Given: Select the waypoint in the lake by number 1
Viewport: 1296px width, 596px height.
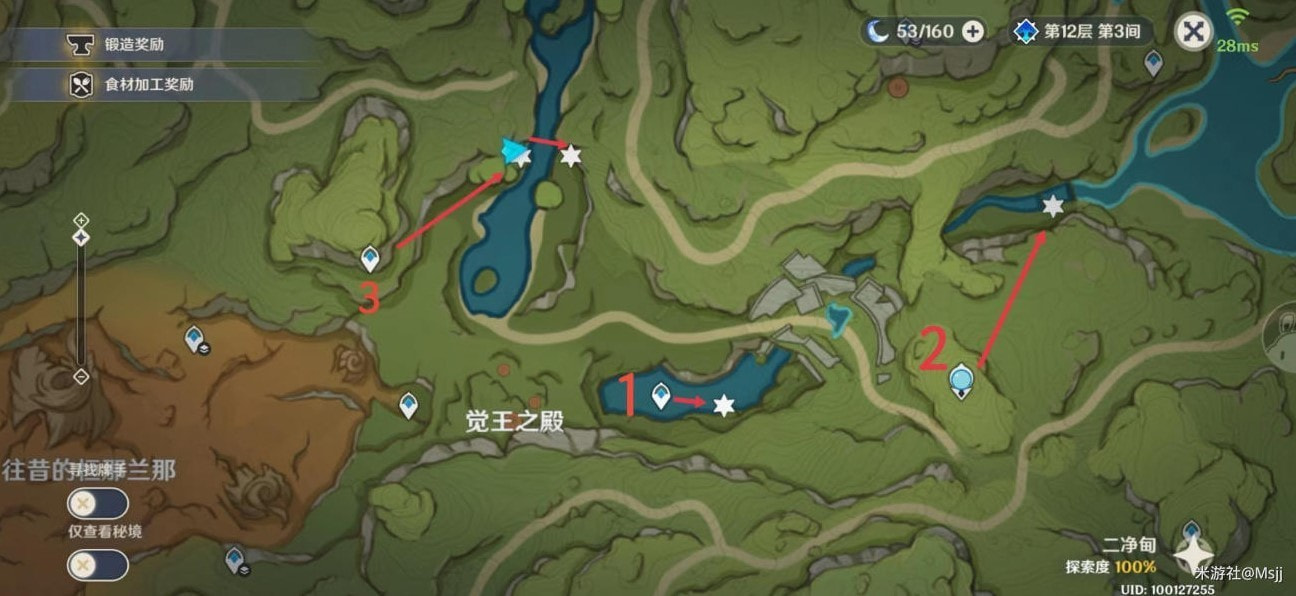Looking at the screenshot, I should click(660, 396).
